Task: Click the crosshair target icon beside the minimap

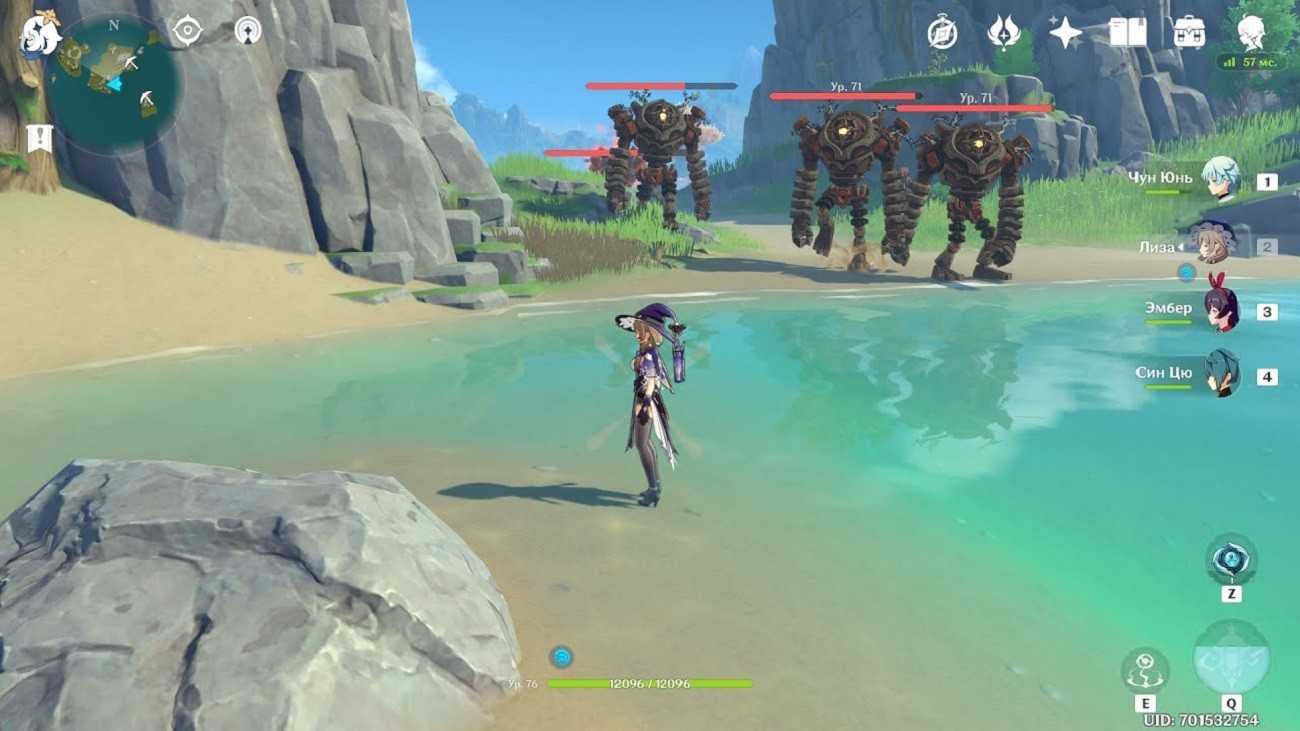Action: (x=187, y=31)
